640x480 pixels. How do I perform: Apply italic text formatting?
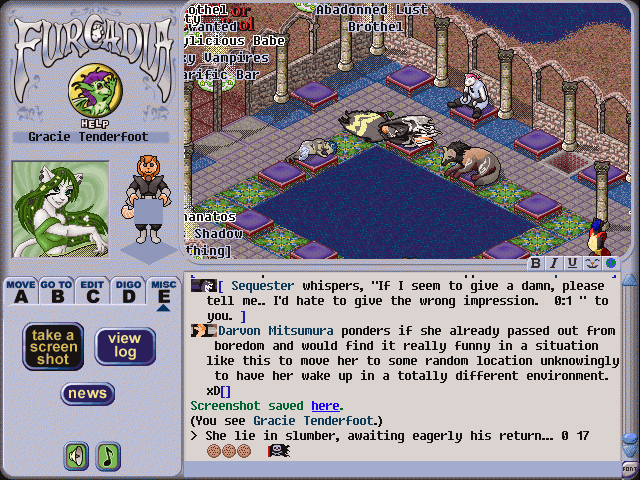tap(554, 263)
